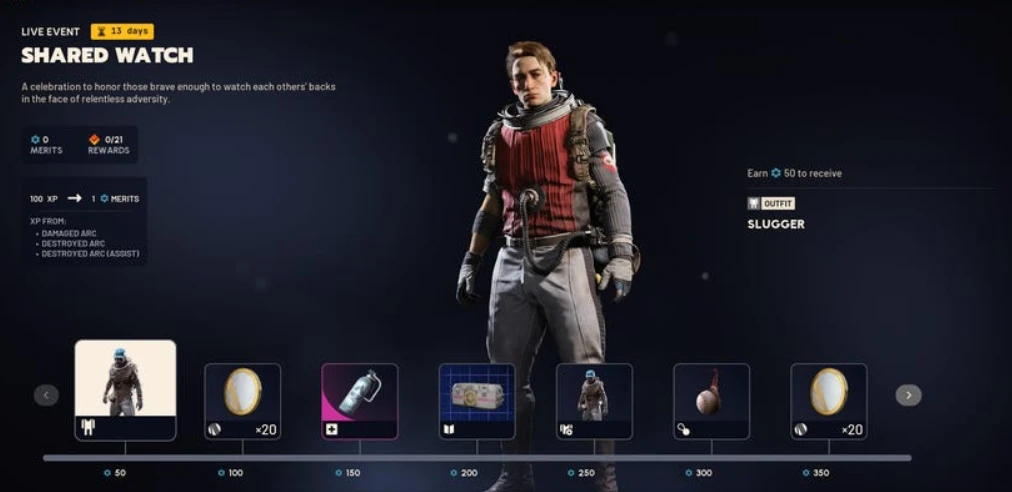Open the blueprint crate reward at 200 merits
1012x492 pixels.
pyautogui.click(x=477, y=401)
